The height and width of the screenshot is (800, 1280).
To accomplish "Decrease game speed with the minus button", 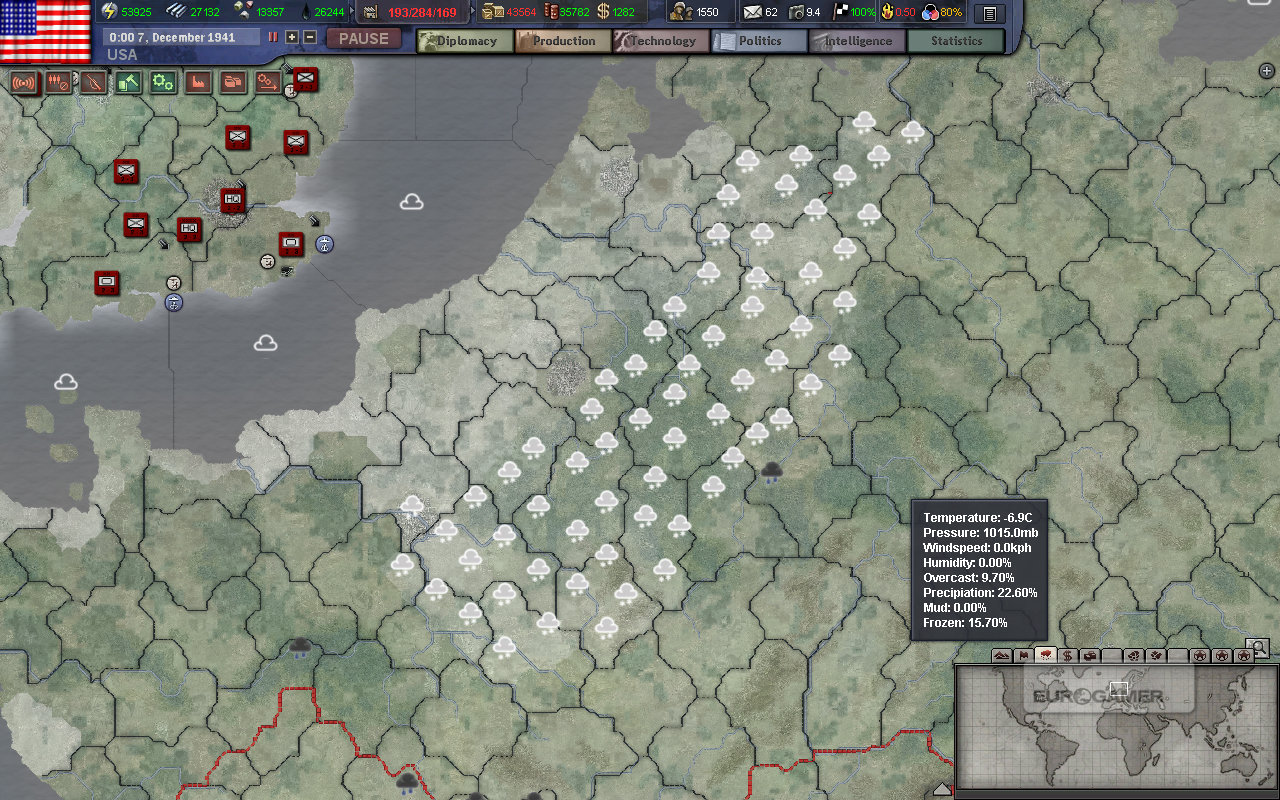I will point(310,37).
